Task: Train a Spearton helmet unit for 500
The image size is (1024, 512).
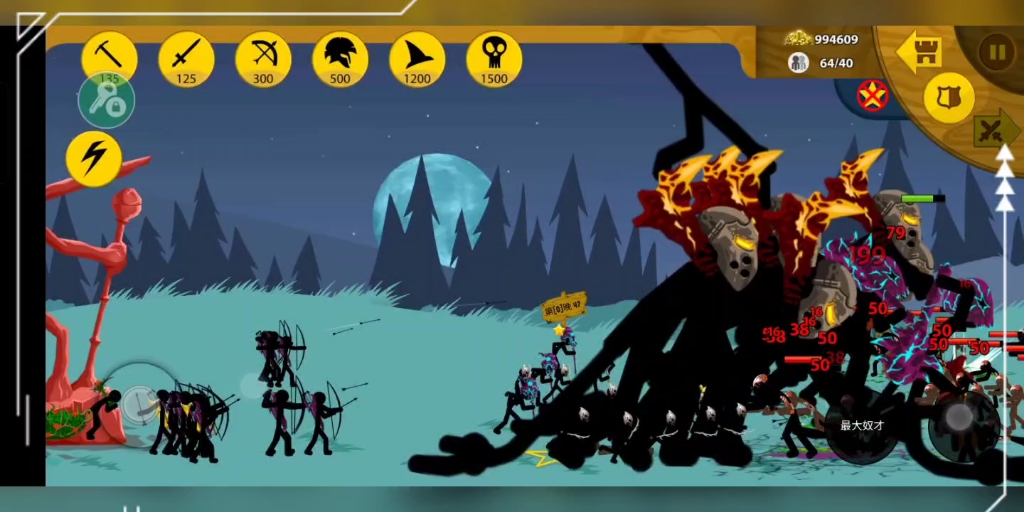Action: pos(340,57)
